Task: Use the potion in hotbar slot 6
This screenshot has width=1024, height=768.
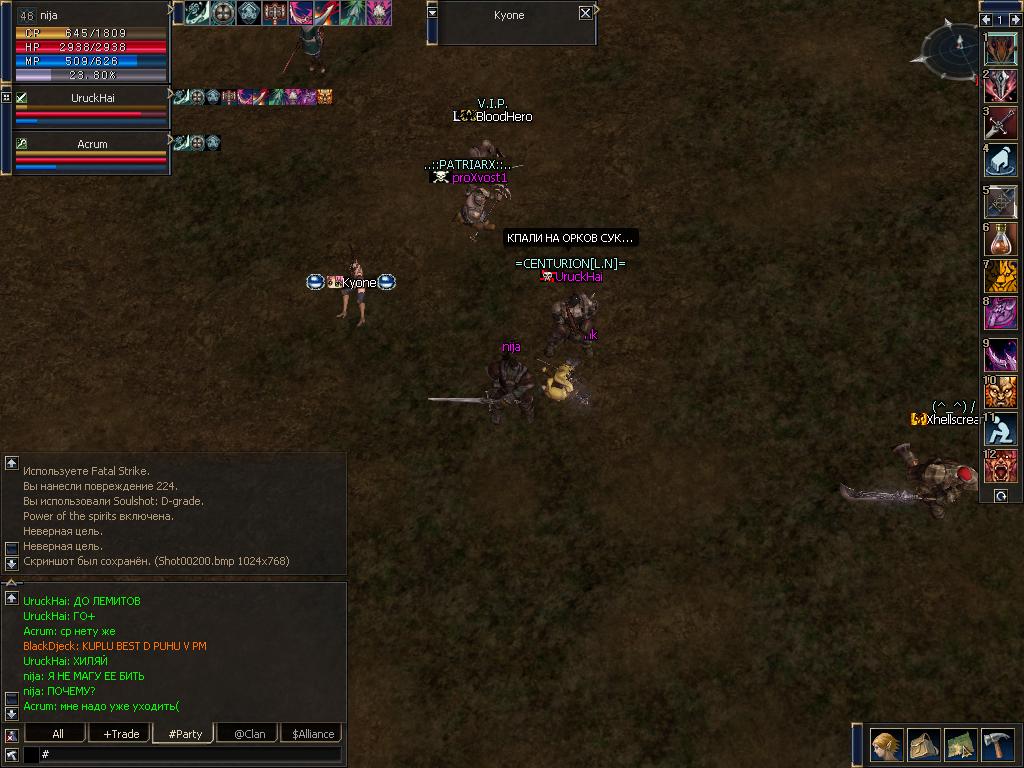Action: point(1001,240)
